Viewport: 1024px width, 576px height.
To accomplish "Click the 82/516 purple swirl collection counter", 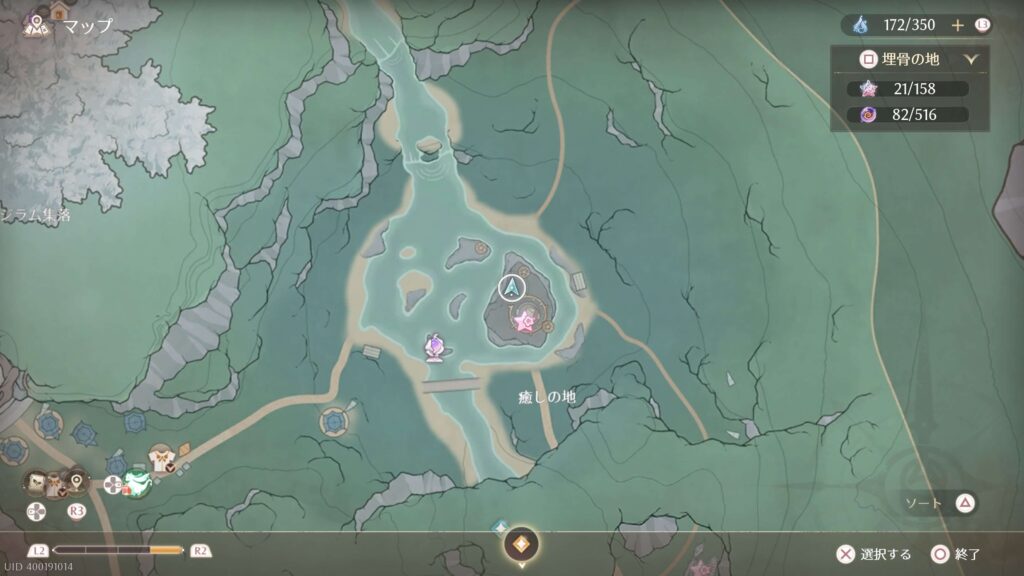I will pyautogui.click(x=908, y=114).
